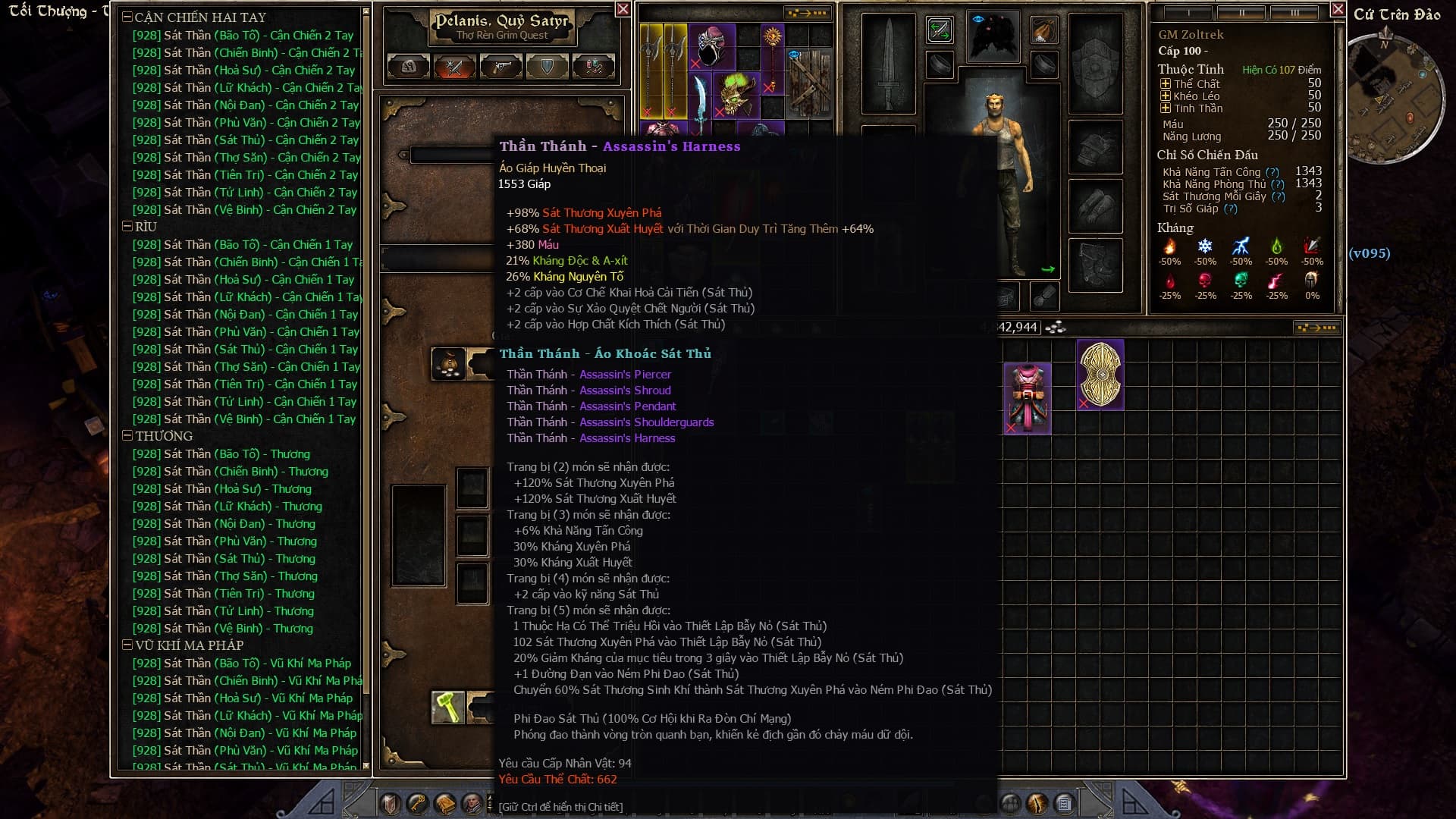Add a point to Thể Chất
This screenshot has height=819, width=1456.
click(1166, 84)
